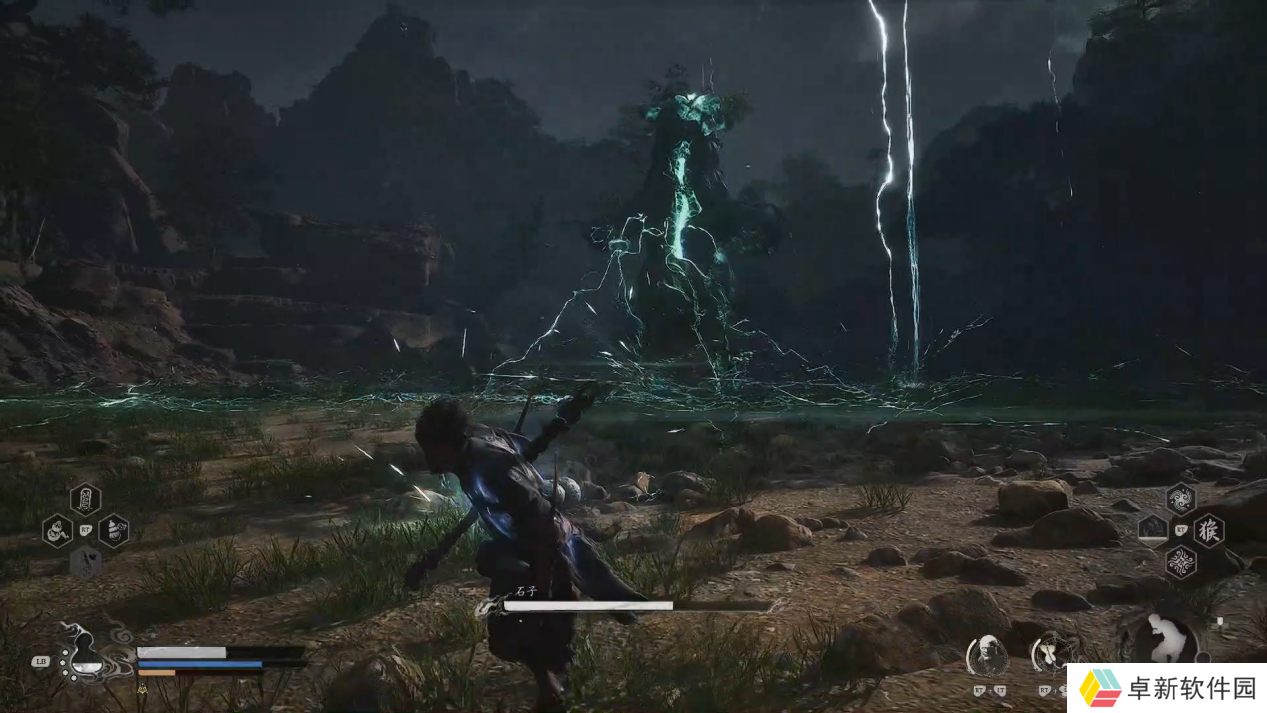Trigger the 猴 transformation hexagon
The image size is (1267, 713).
[x=1208, y=529]
